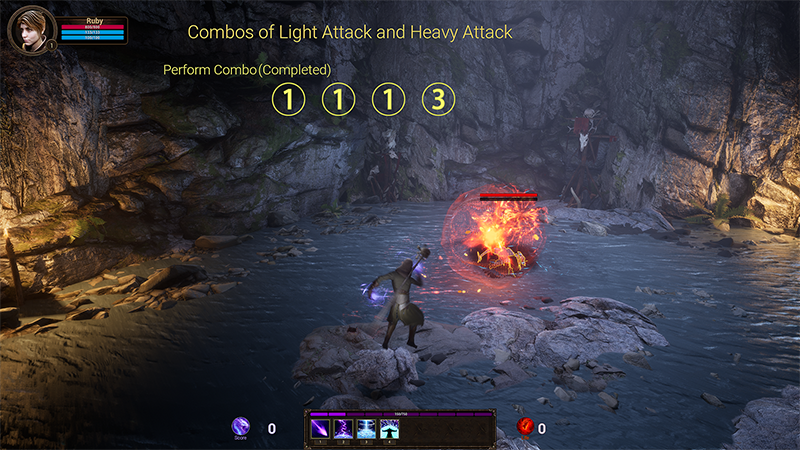Click Ruby's character portrait
The width and height of the screenshot is (800, 450).
tap(29, 28)
